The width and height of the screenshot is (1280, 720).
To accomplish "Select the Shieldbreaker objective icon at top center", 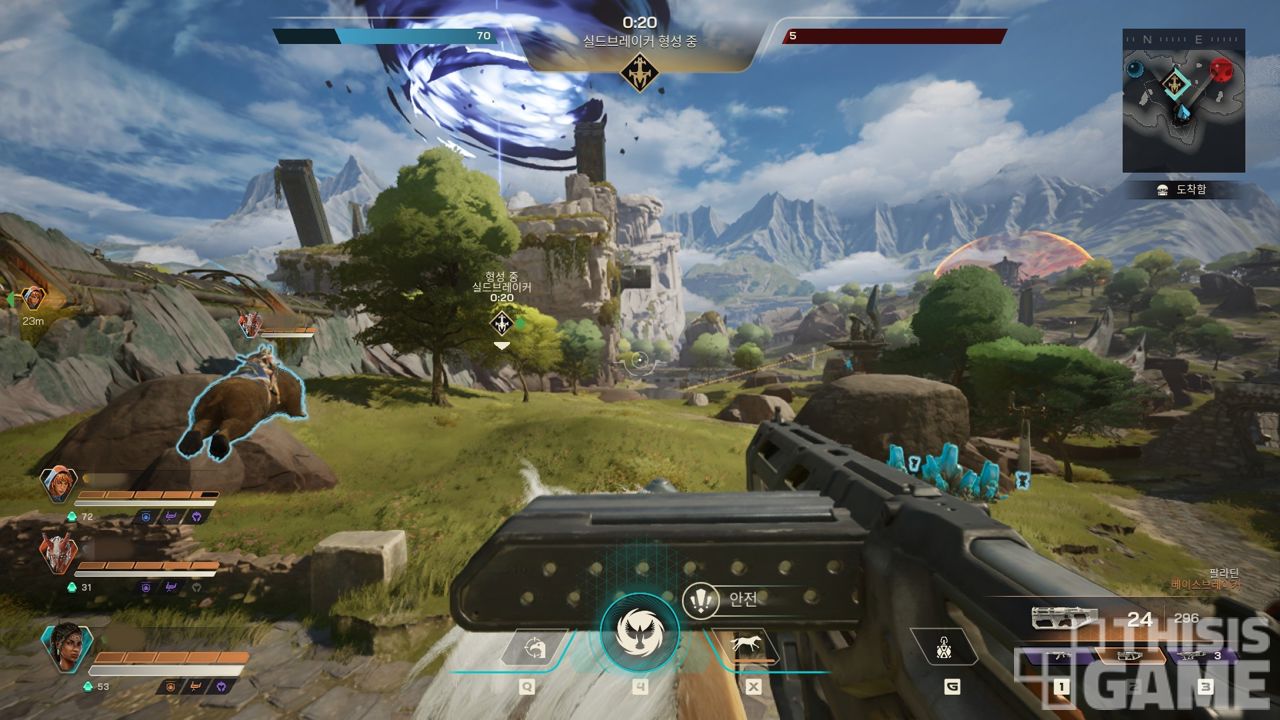I will pos(639,72).
